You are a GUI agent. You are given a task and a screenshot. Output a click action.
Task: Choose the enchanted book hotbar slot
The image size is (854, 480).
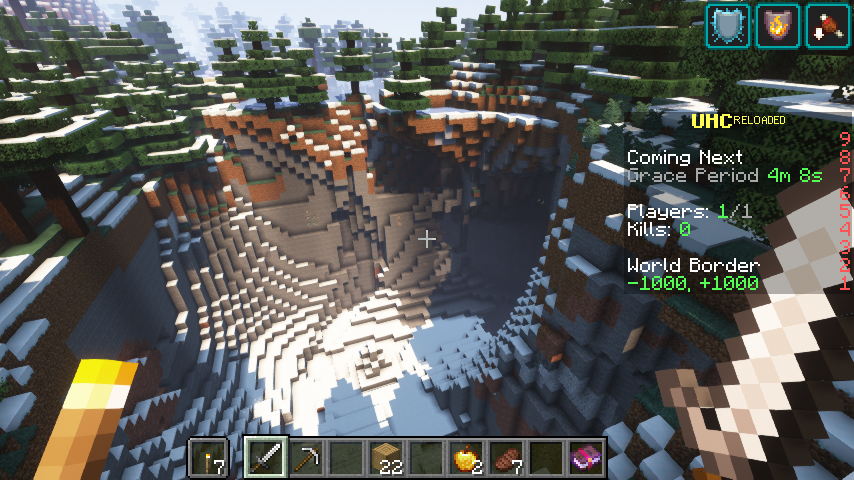click(587, 459)
